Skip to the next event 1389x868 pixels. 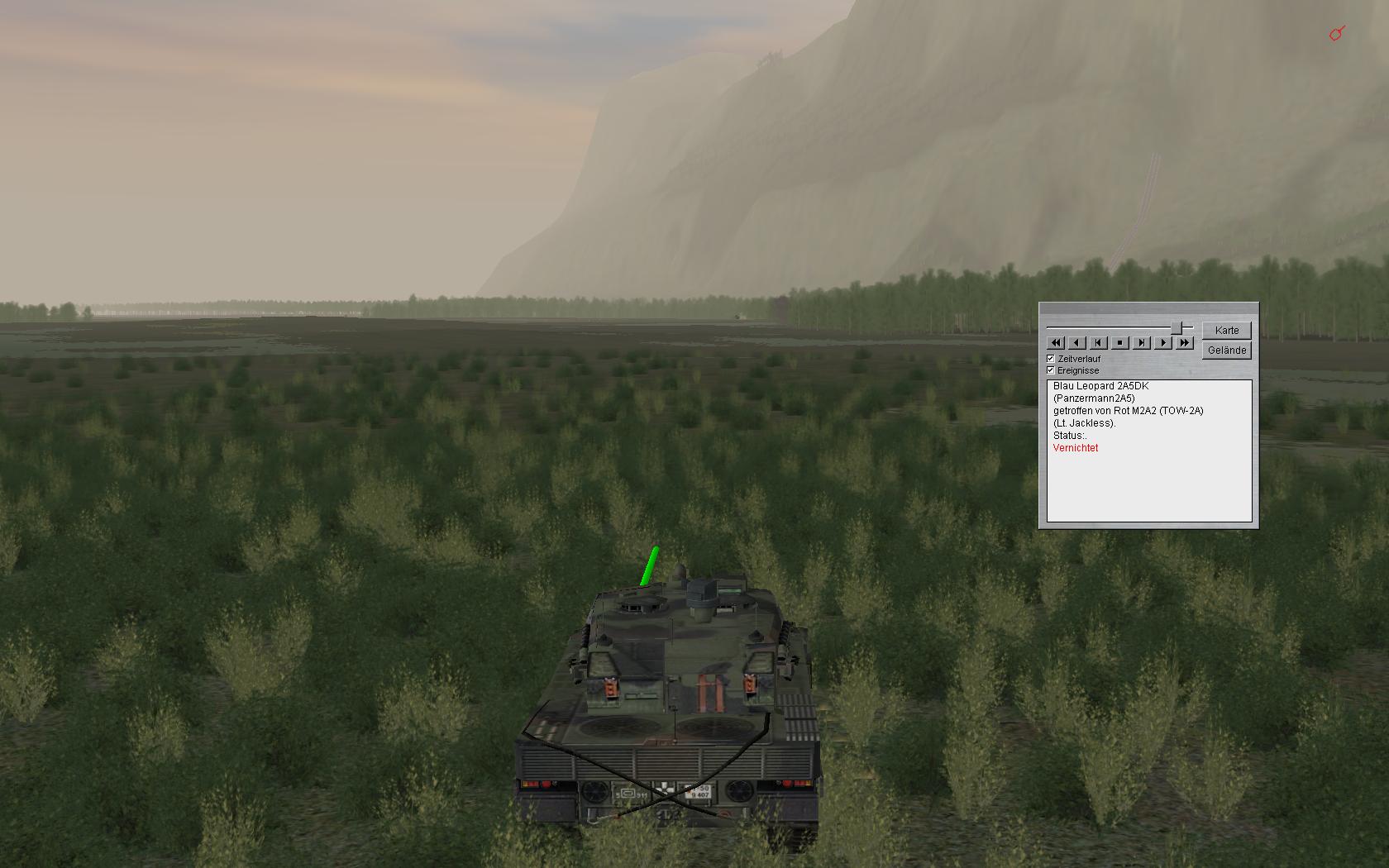pyautogui.click(x=1142, y=342)
